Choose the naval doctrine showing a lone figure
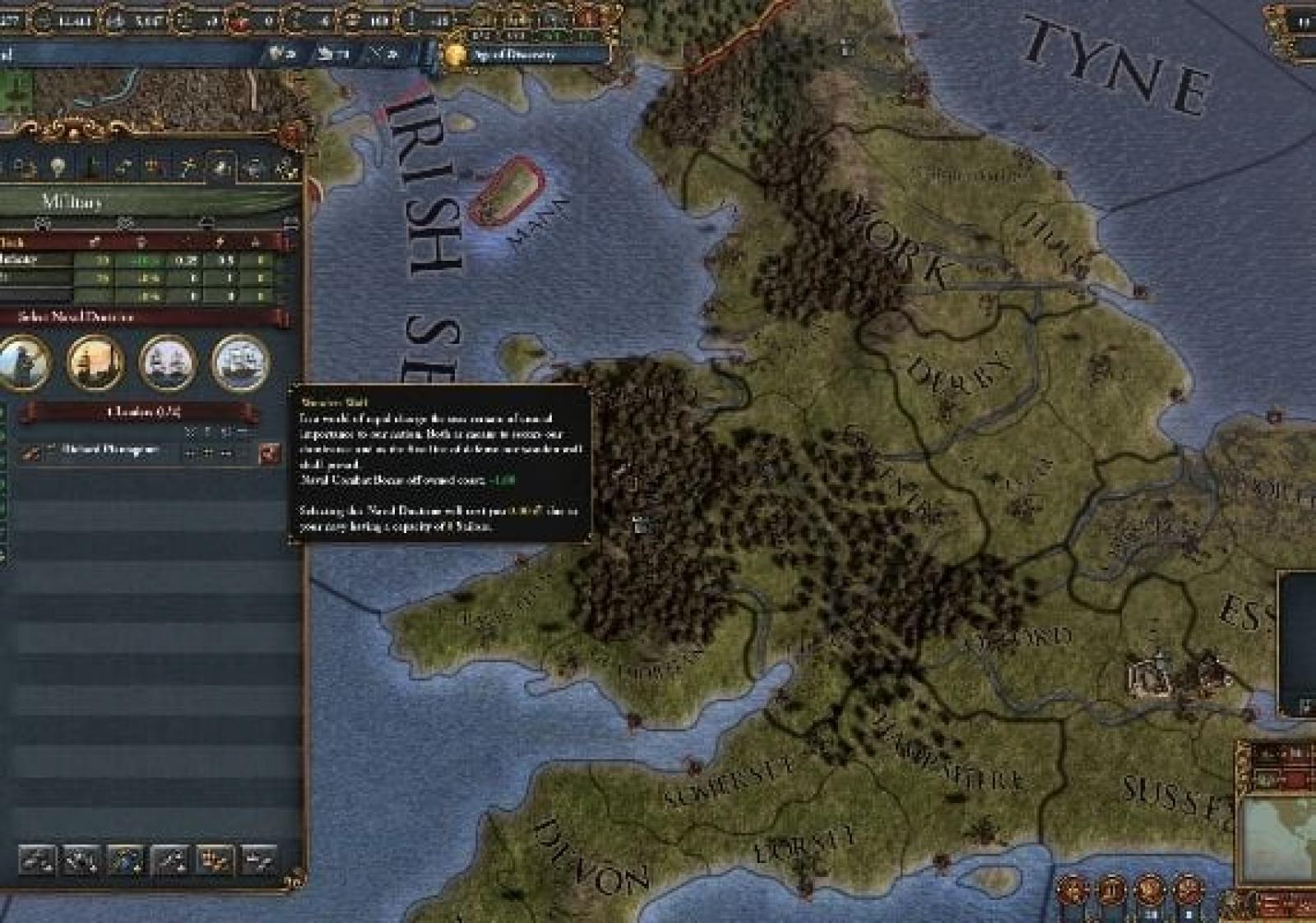 25,362
